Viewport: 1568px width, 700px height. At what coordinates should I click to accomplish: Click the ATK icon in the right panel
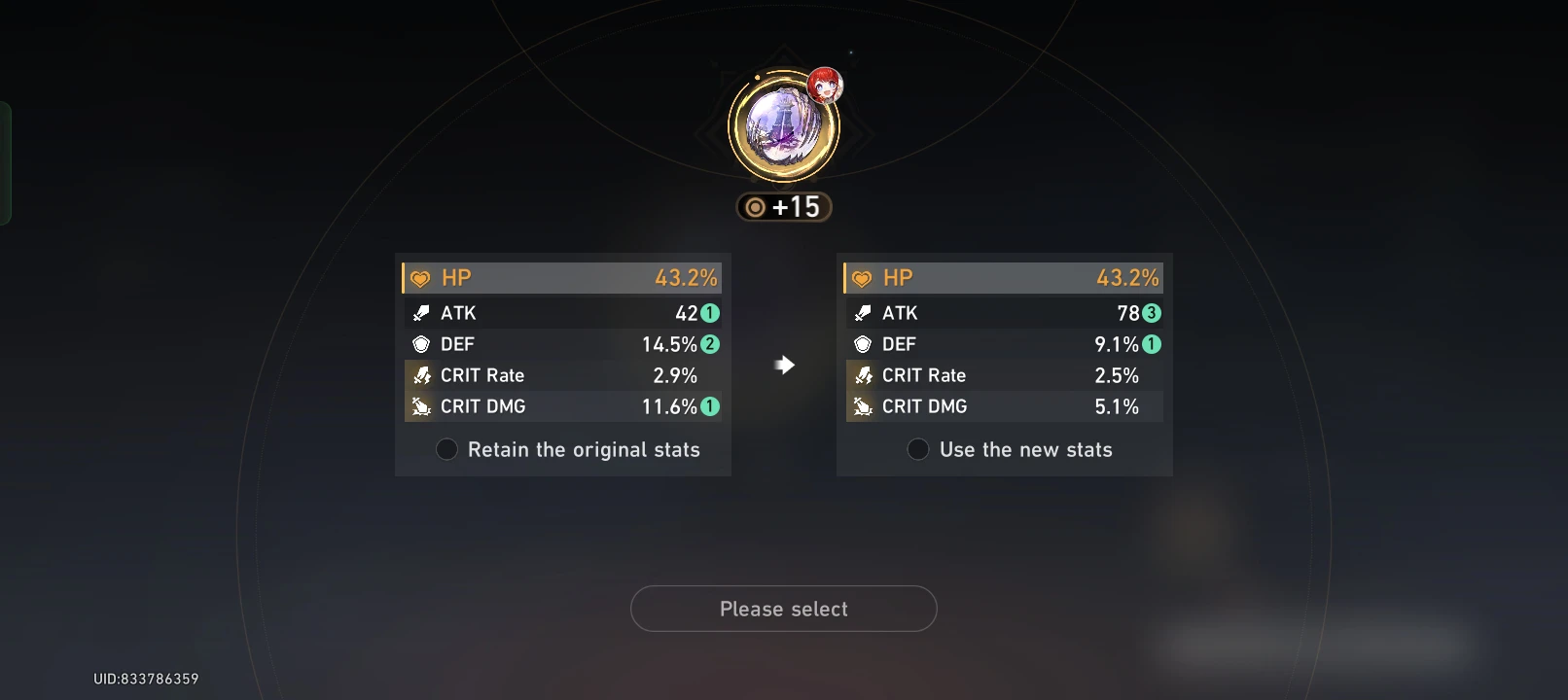point(861,313)
